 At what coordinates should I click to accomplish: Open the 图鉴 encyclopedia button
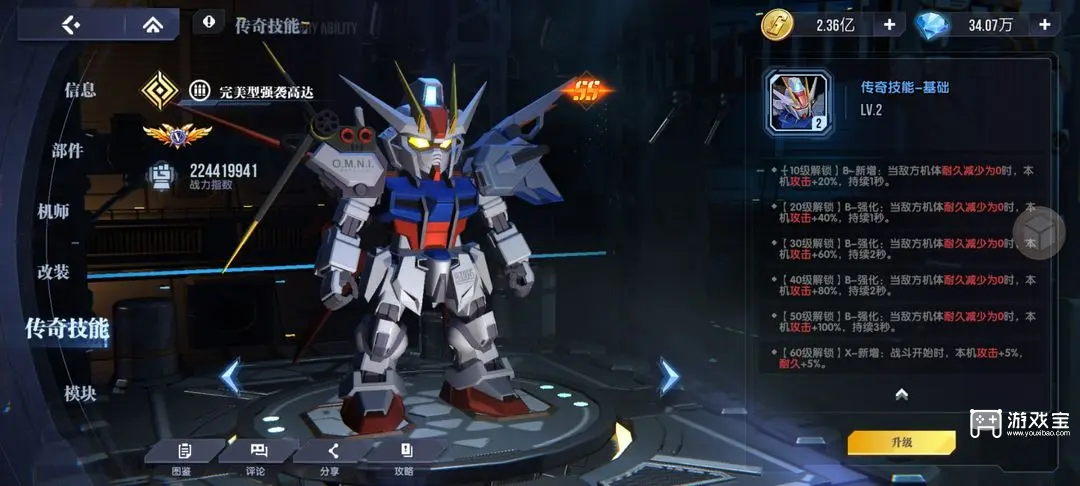coord(184,456)
